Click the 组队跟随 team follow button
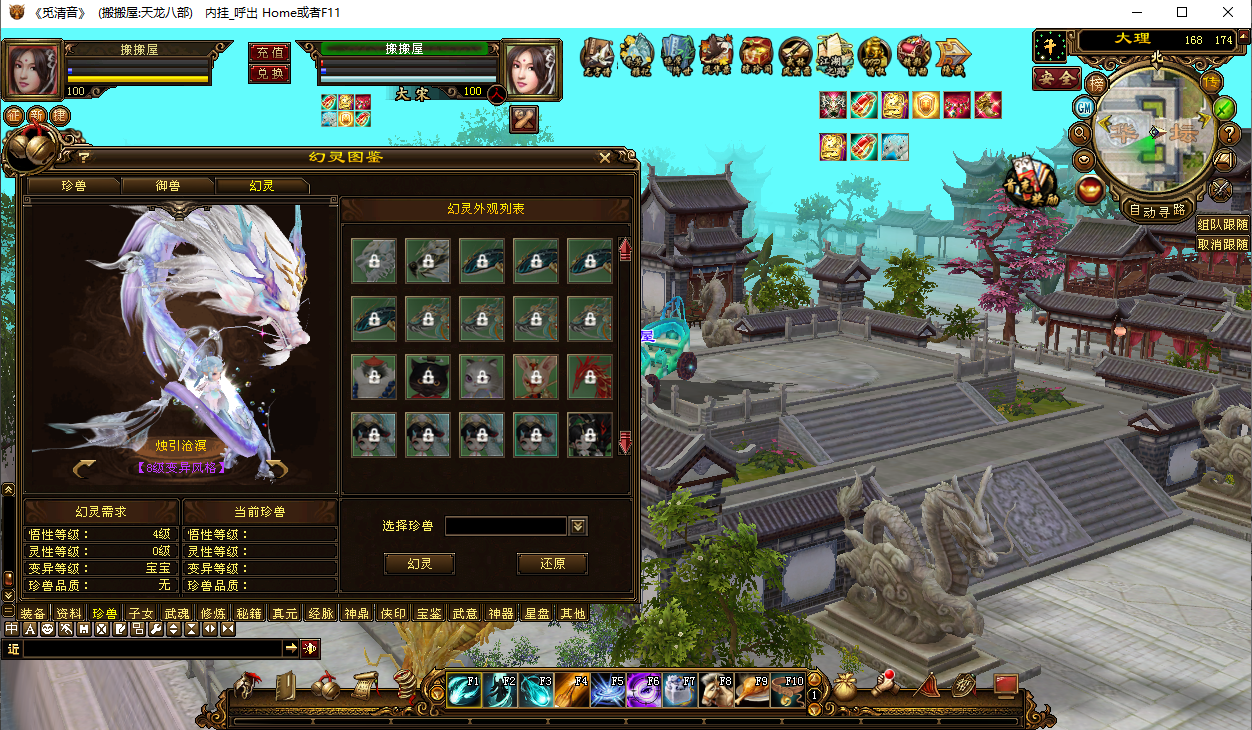This screenshot has width=1252, height=730. click(x=1222, y=225)
